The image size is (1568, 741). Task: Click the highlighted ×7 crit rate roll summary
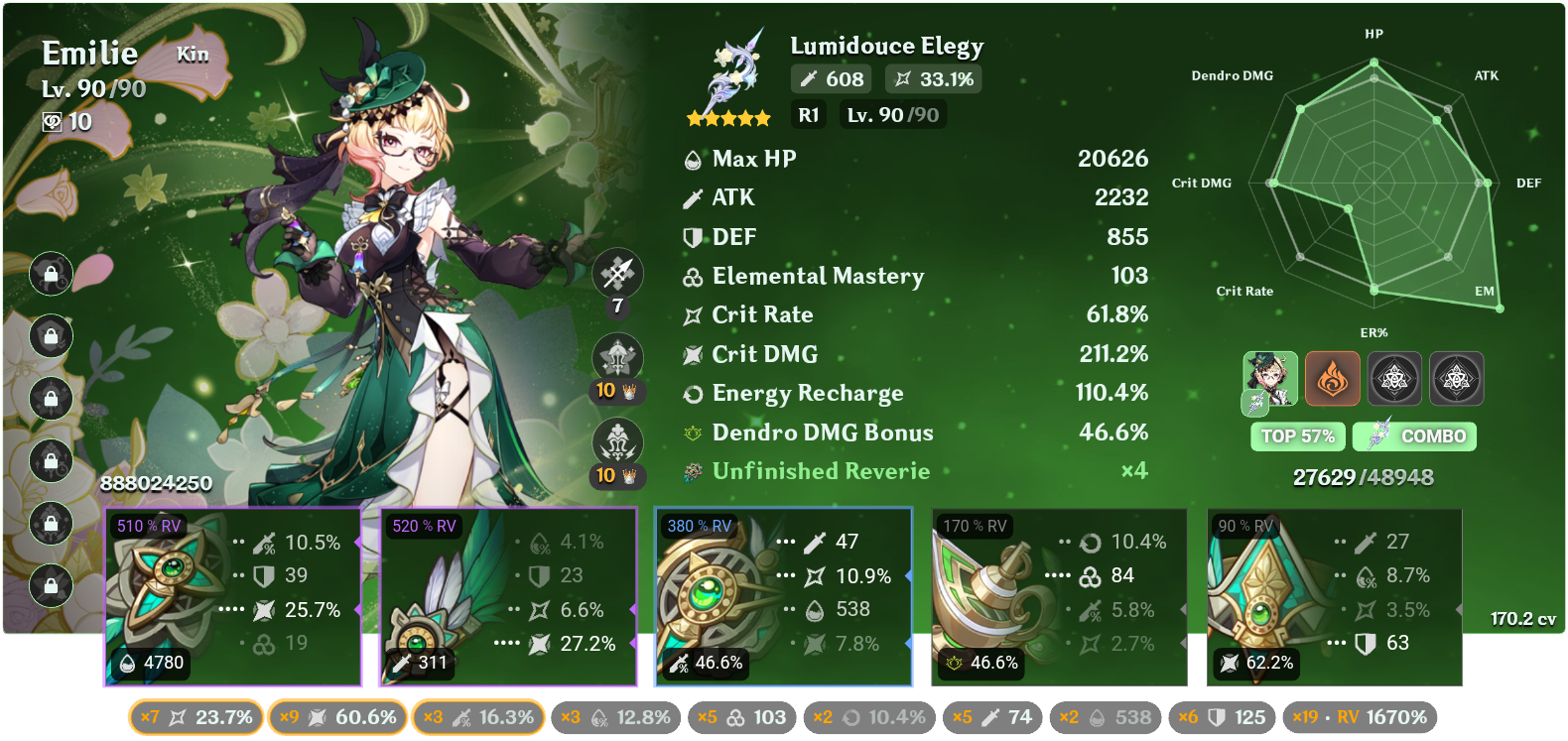[x=195, y=716]
